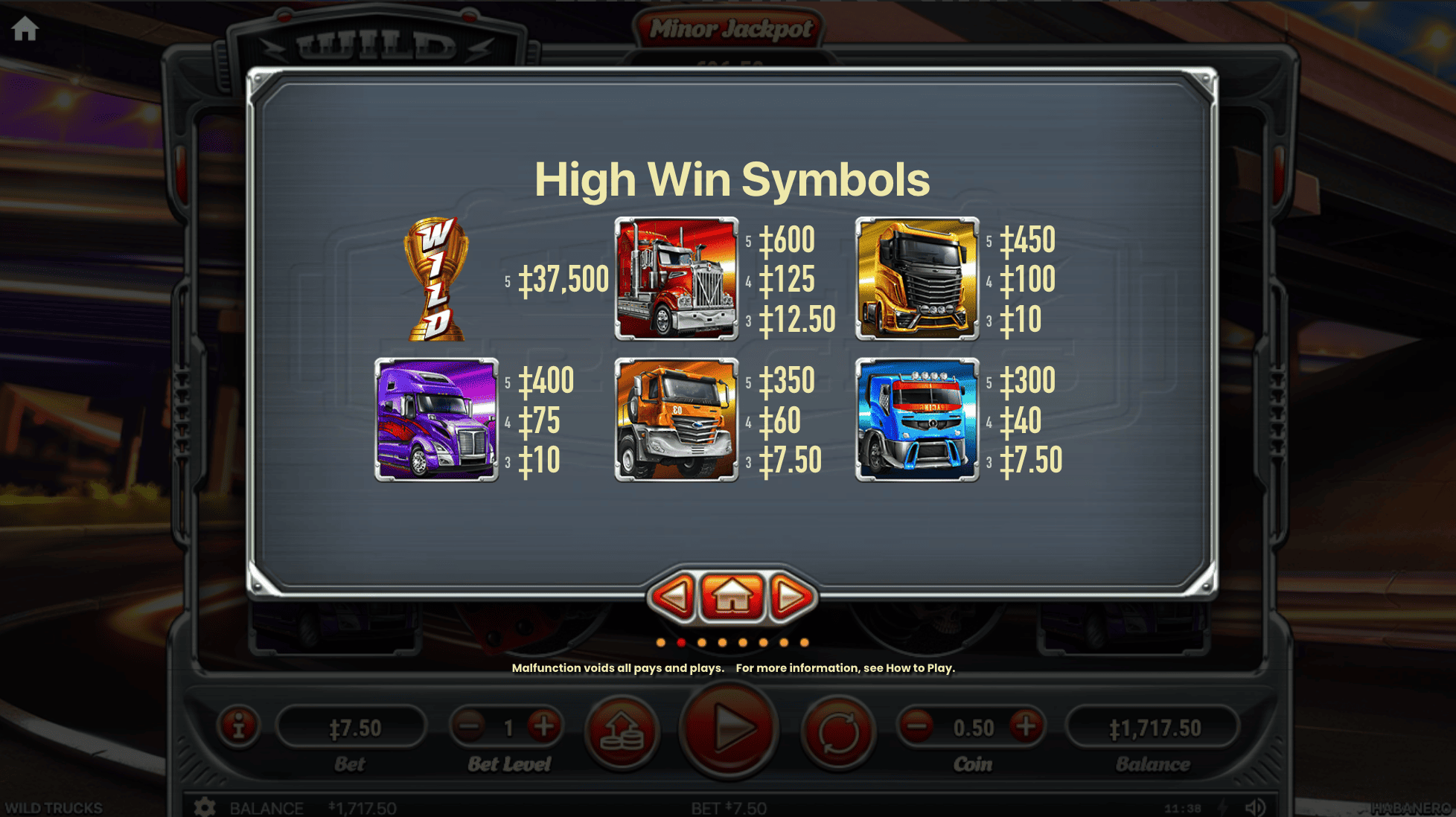Viewport: 1456px width, 817px height.
Task: Decrease the Bet Level
Action: tap(470, 726)
